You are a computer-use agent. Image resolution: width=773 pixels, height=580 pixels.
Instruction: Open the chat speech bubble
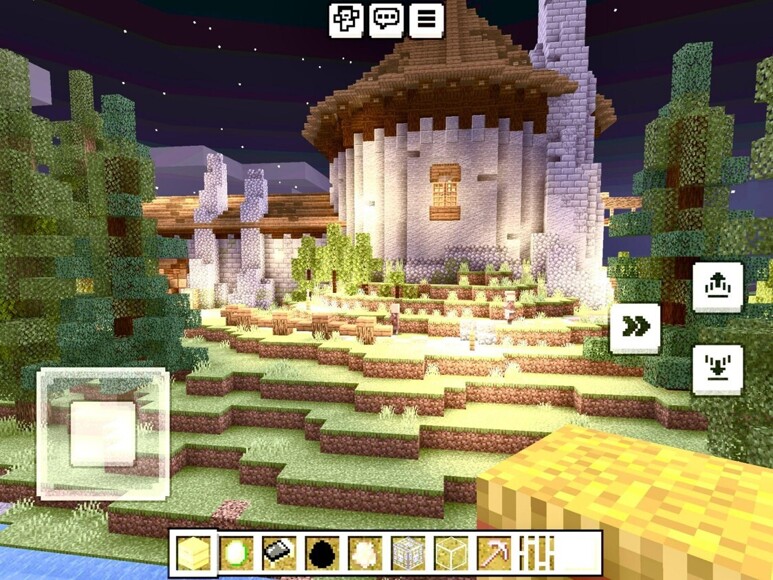(386, 19)
